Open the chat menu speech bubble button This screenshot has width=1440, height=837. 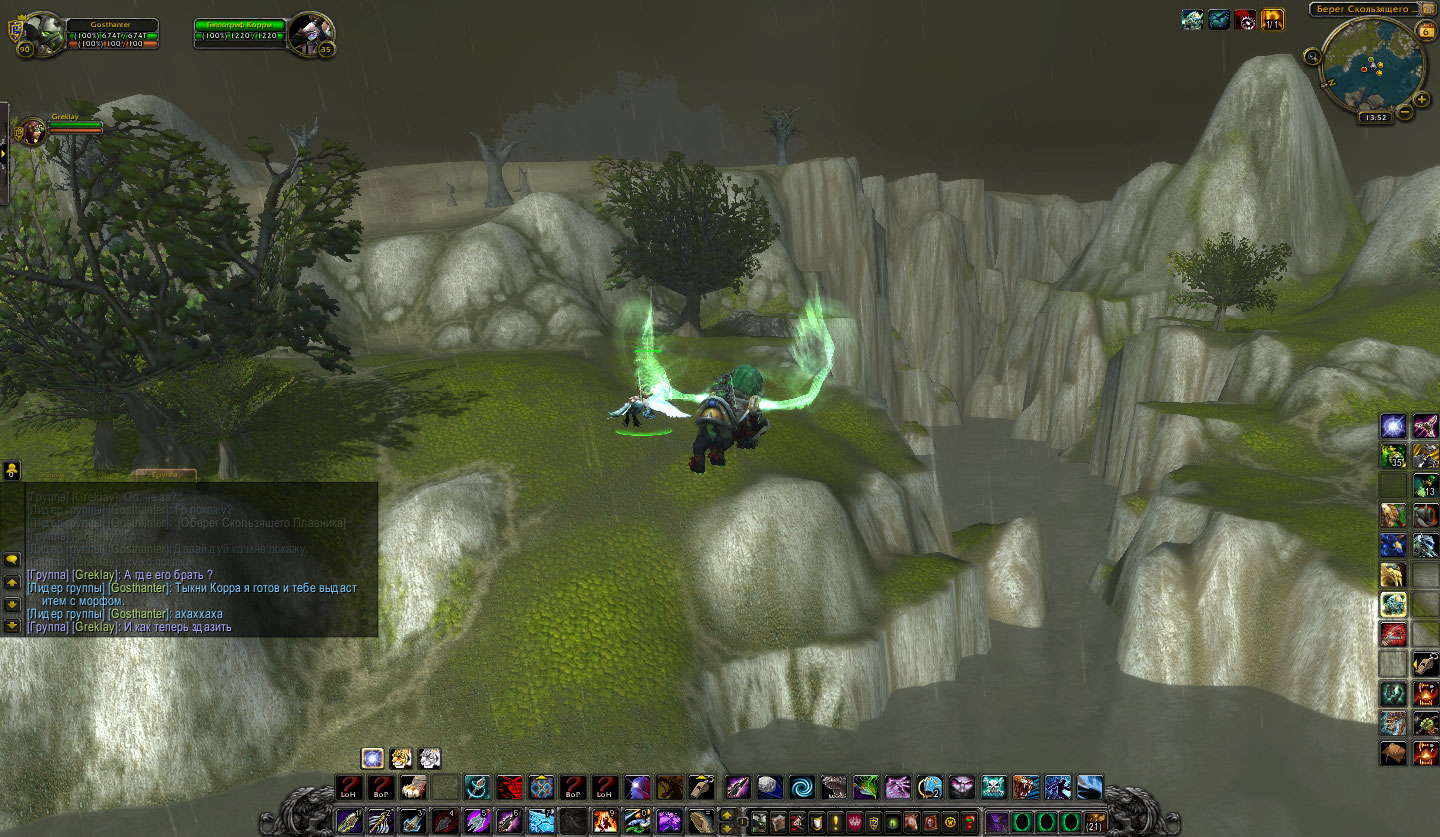[12, 558]
